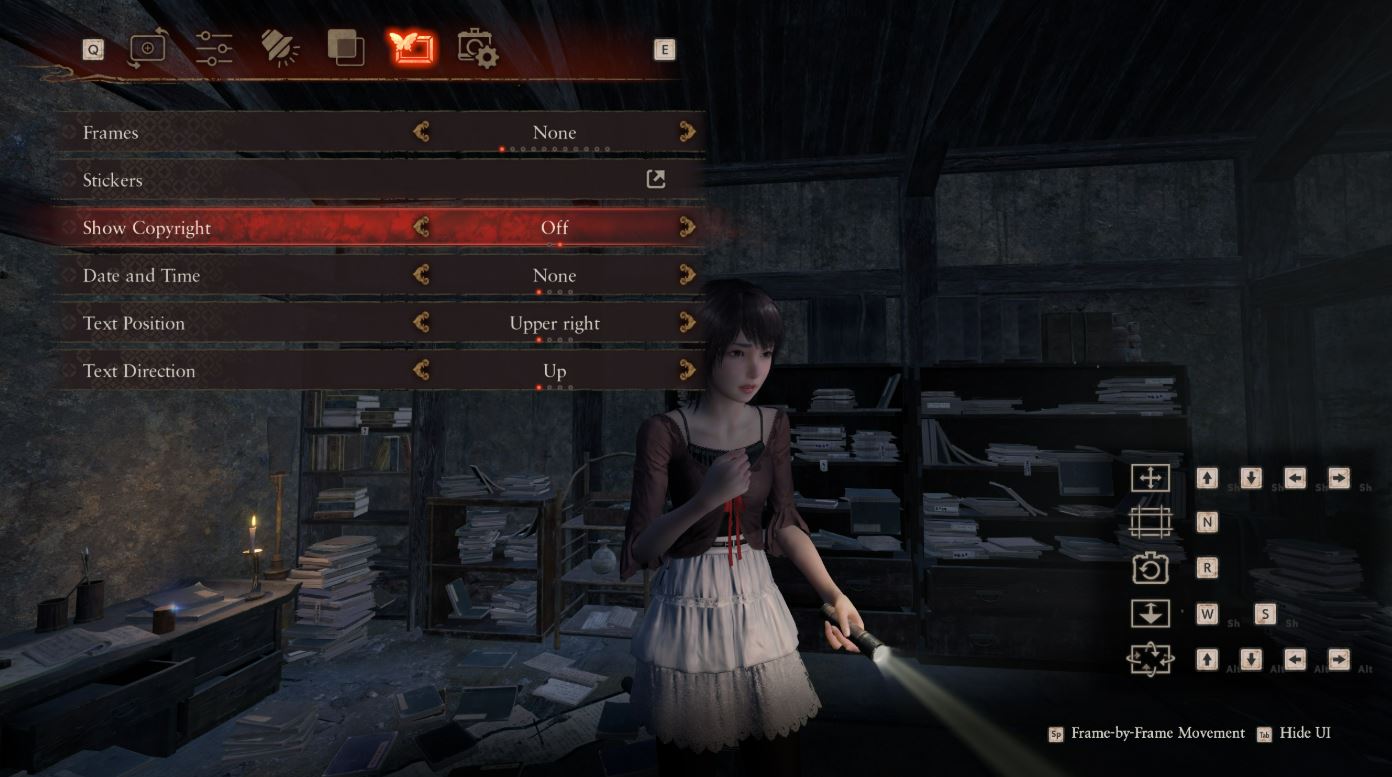Click the left arrow for Text Direction
Screen dimensions: 1392x777
(421, 370)
